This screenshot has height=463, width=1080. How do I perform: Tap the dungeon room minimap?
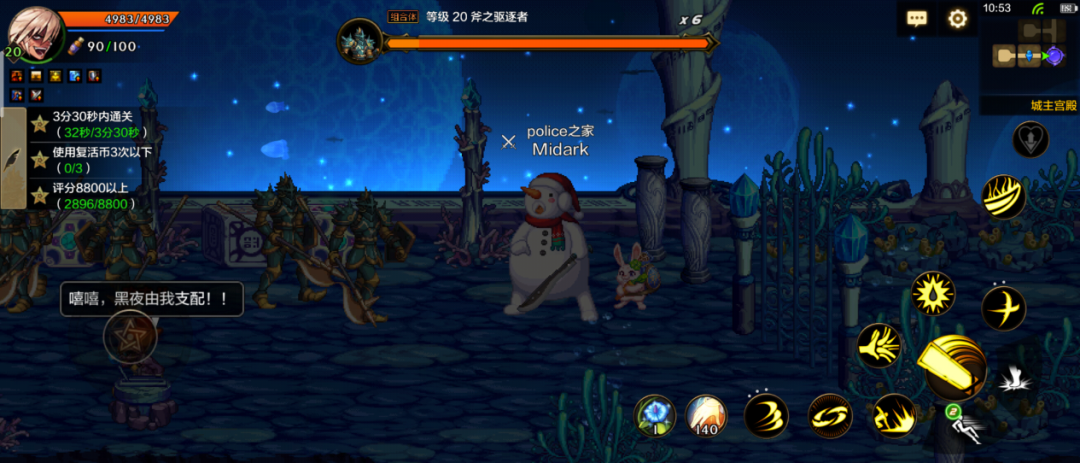click(x=1029, y=56)
